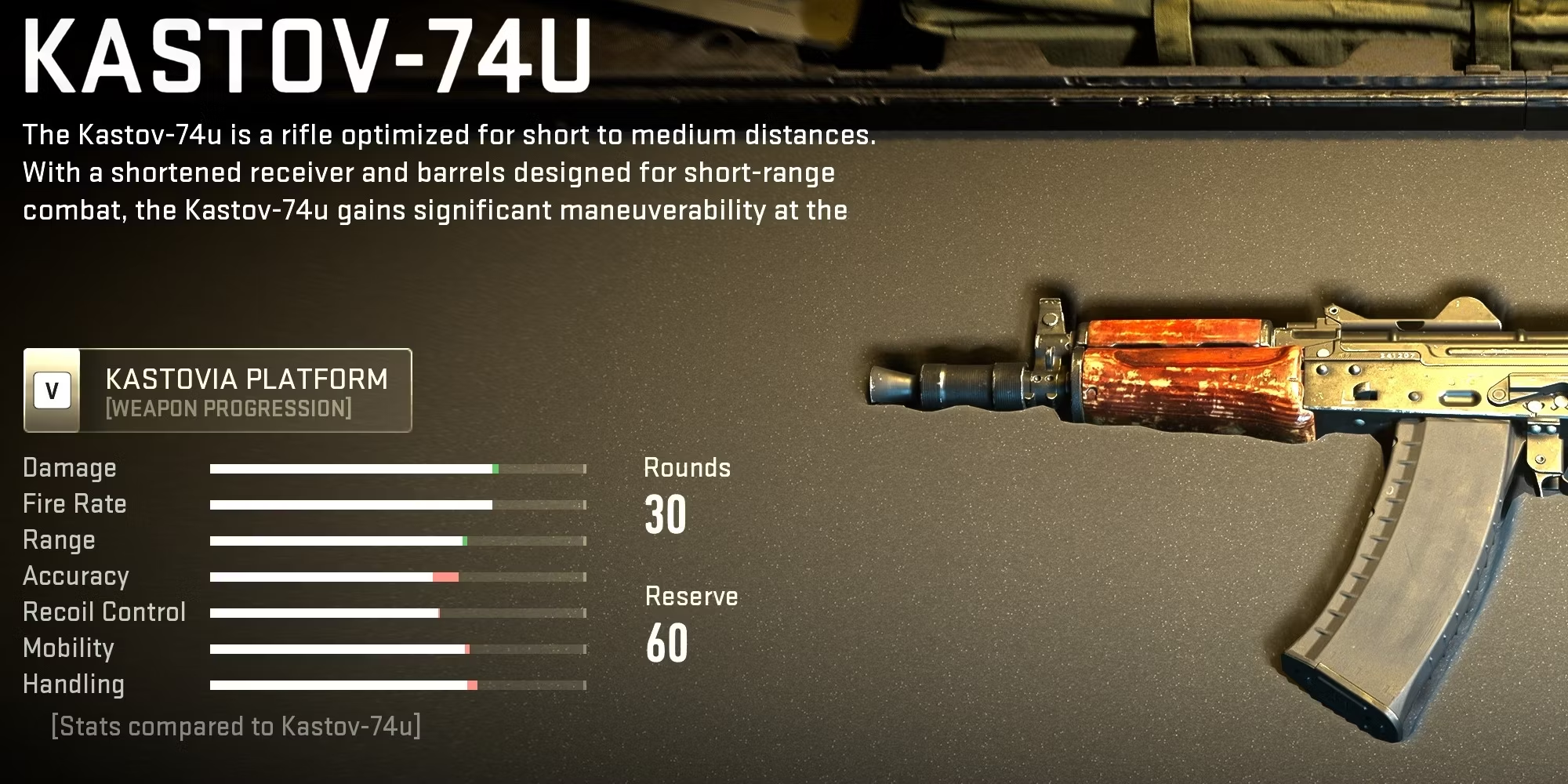Open the Kastovia Platform weapon progression
1568x784 pixels.
pyautogui.click(x=218, y=390)
